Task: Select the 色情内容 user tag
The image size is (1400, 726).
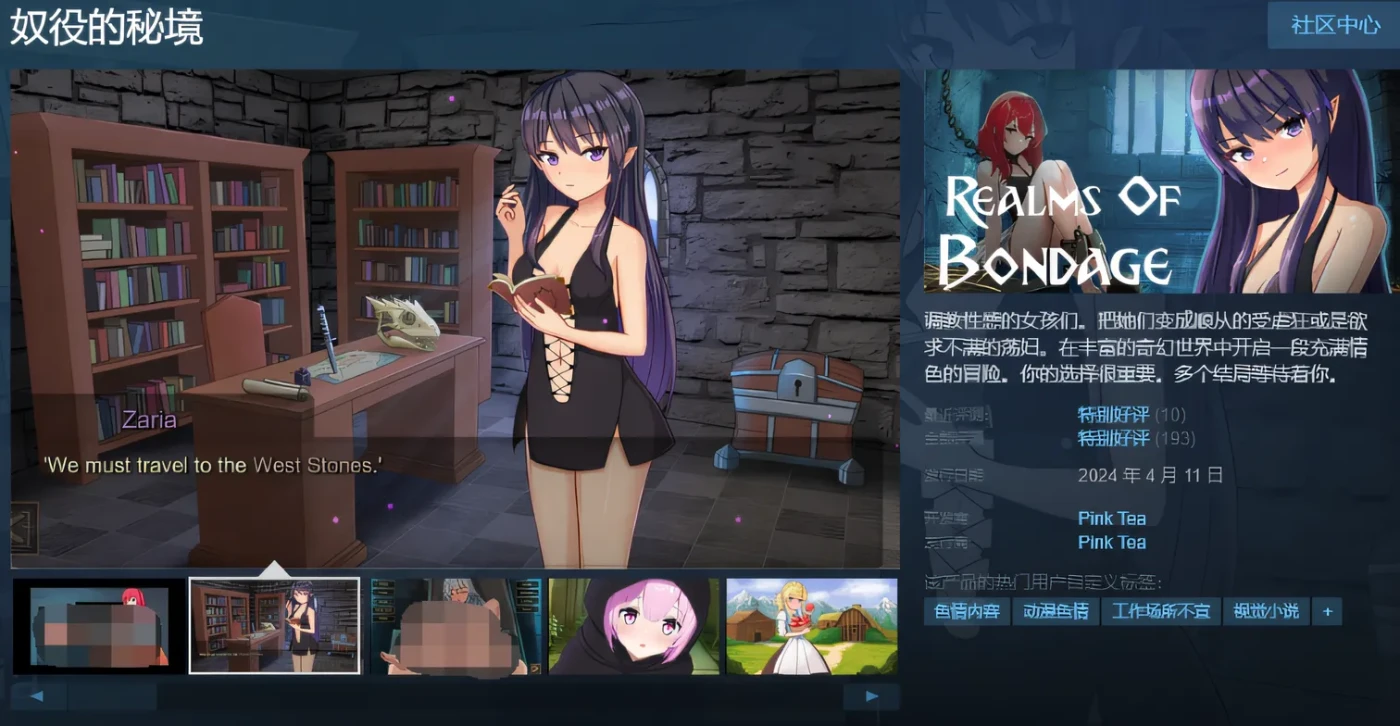Action: (x=964, y=611)
